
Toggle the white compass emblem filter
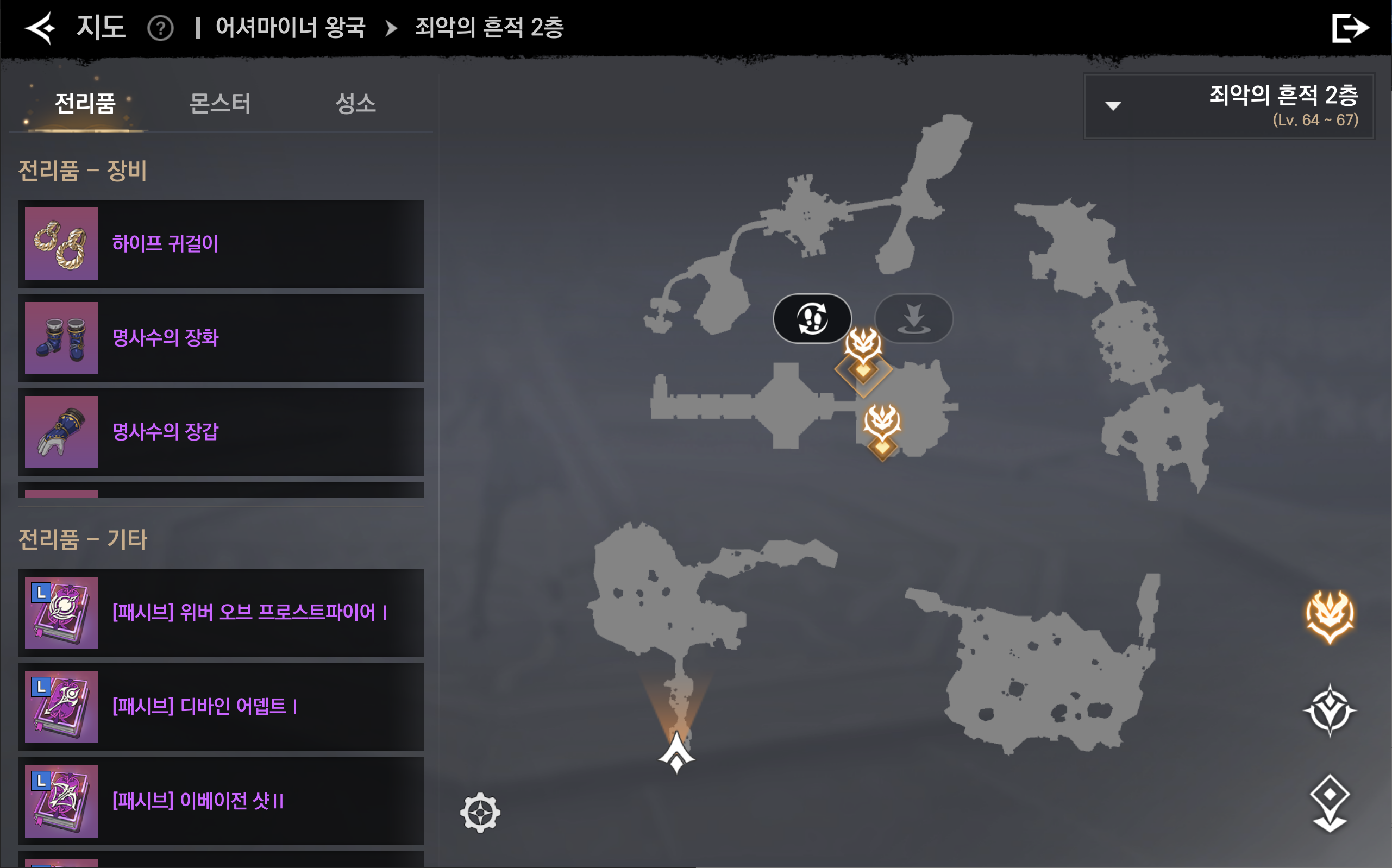tap(1330, 710)
